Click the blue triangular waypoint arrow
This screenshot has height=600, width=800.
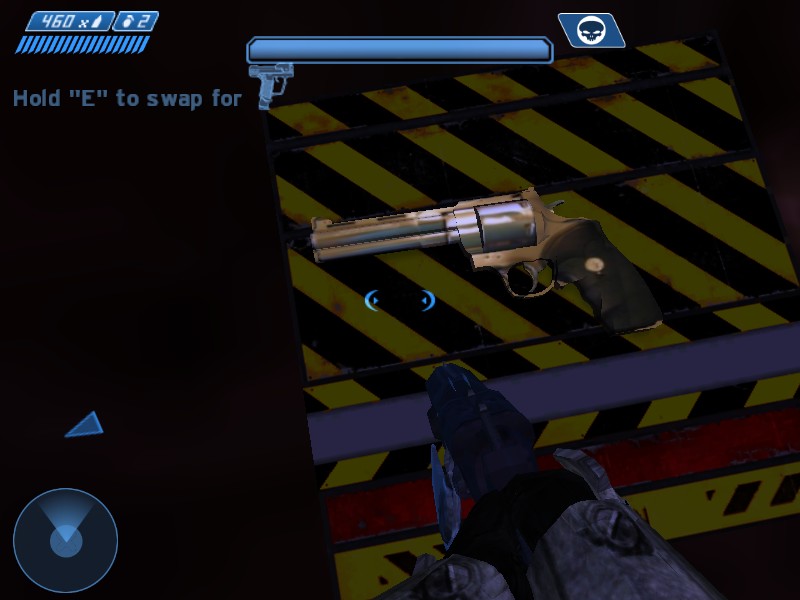pos(86,425)
